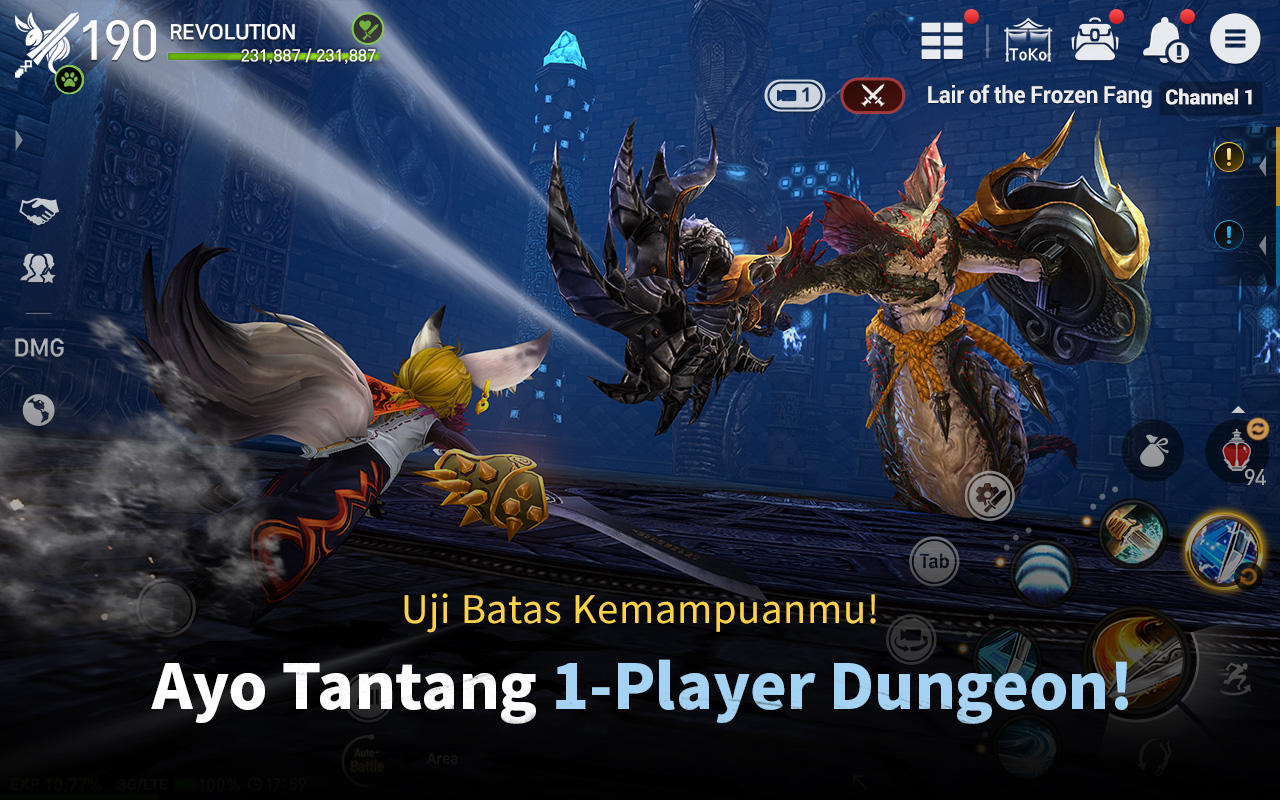The image size is (1280, 800).
Task: Open the inventory bag
Action: (x=1096, y=38)
